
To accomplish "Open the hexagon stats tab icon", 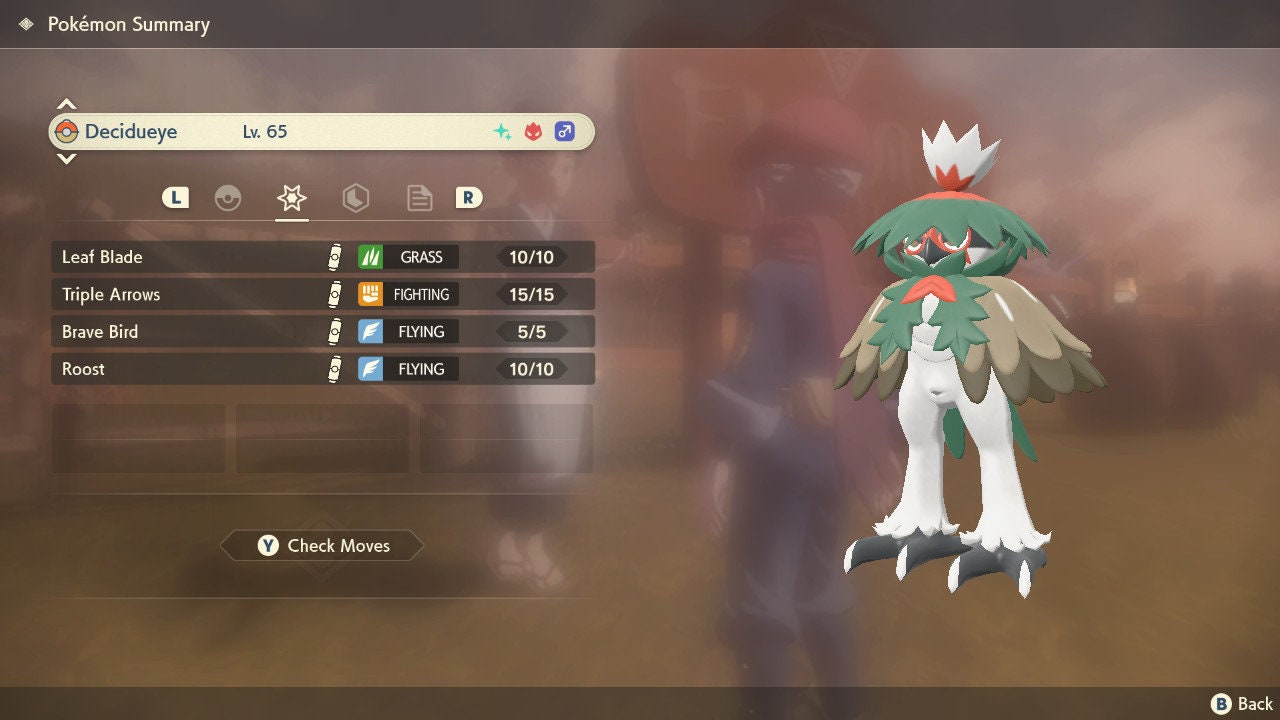I will 356,198.
